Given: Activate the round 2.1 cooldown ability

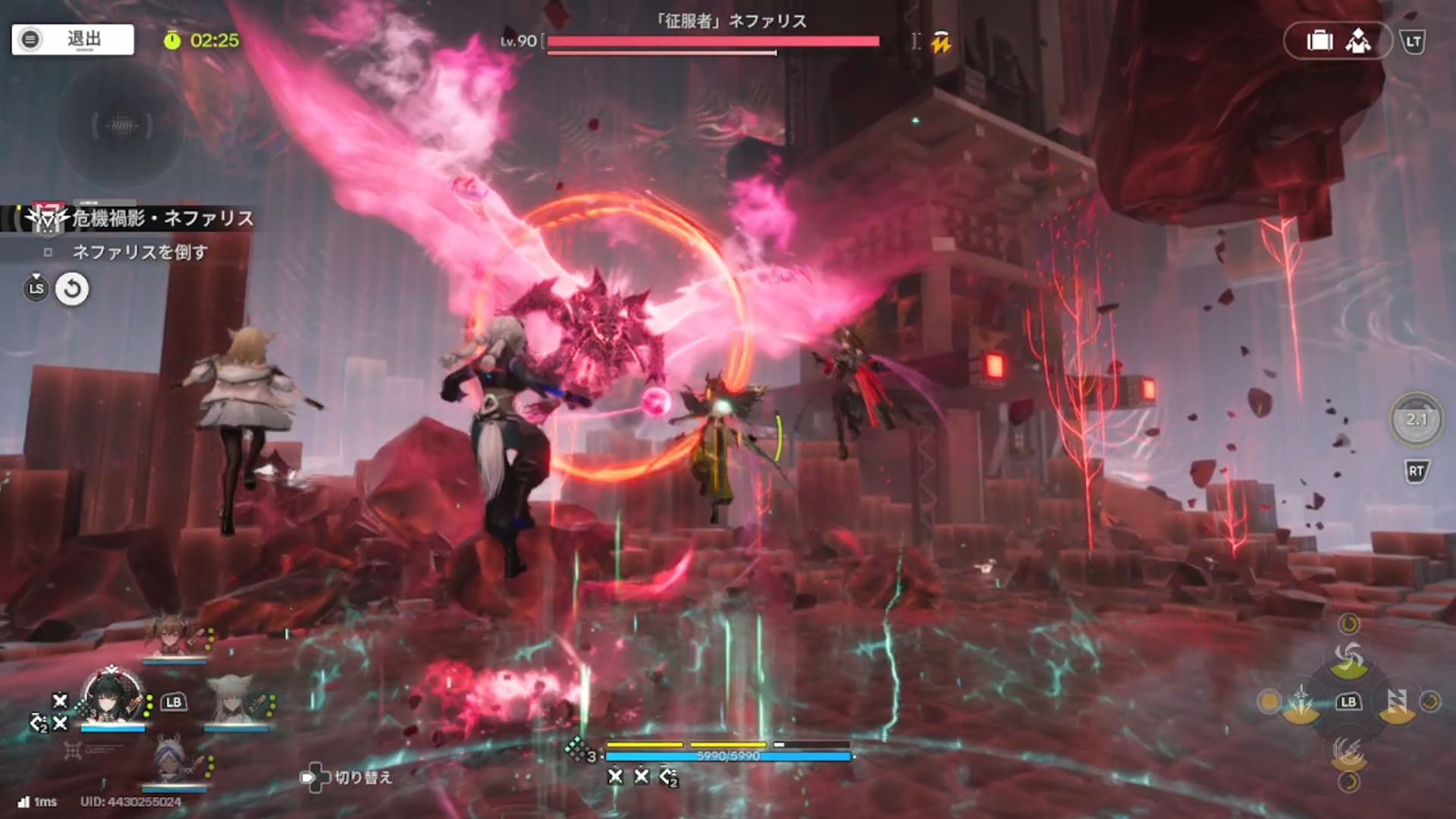Looking at the screenshot, I should (x=1416, y=419).
